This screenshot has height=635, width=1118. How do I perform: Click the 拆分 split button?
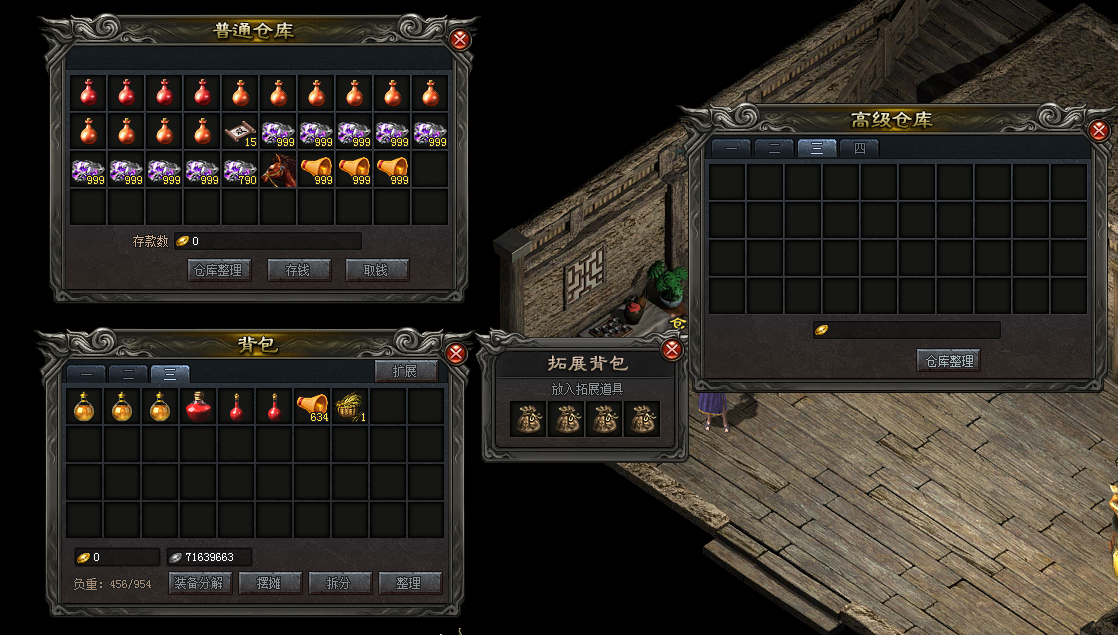tap(340, 583)
